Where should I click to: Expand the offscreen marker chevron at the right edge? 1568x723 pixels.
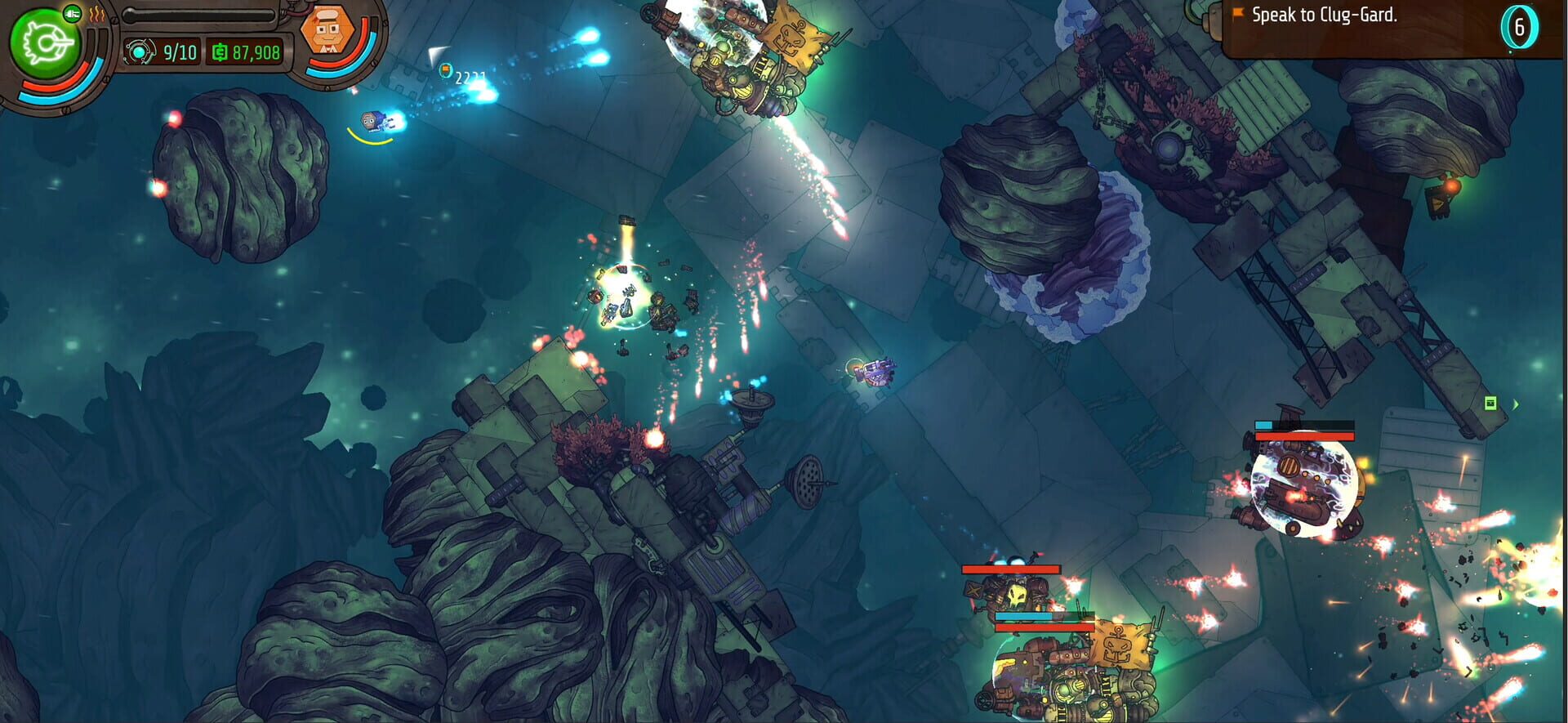[x=1516, y=404]
